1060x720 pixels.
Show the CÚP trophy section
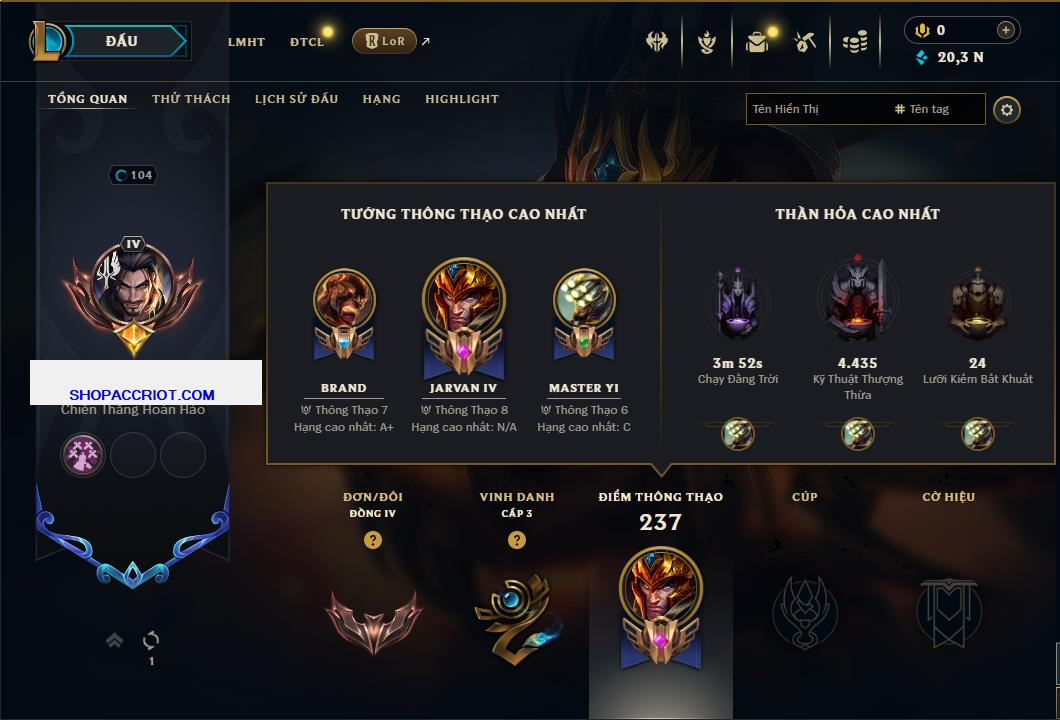click(x=804, y=612)
